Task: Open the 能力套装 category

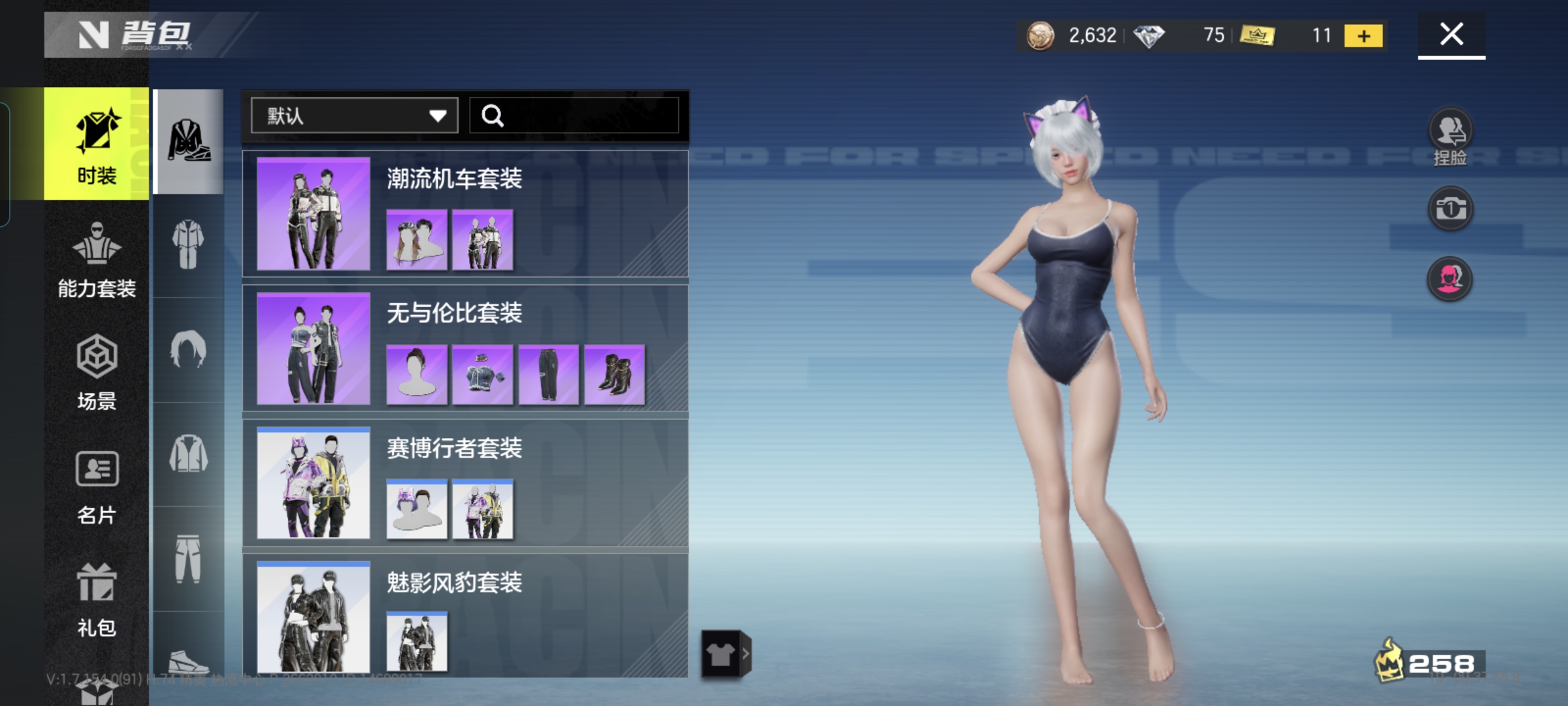Action: (x=97, y=259)
